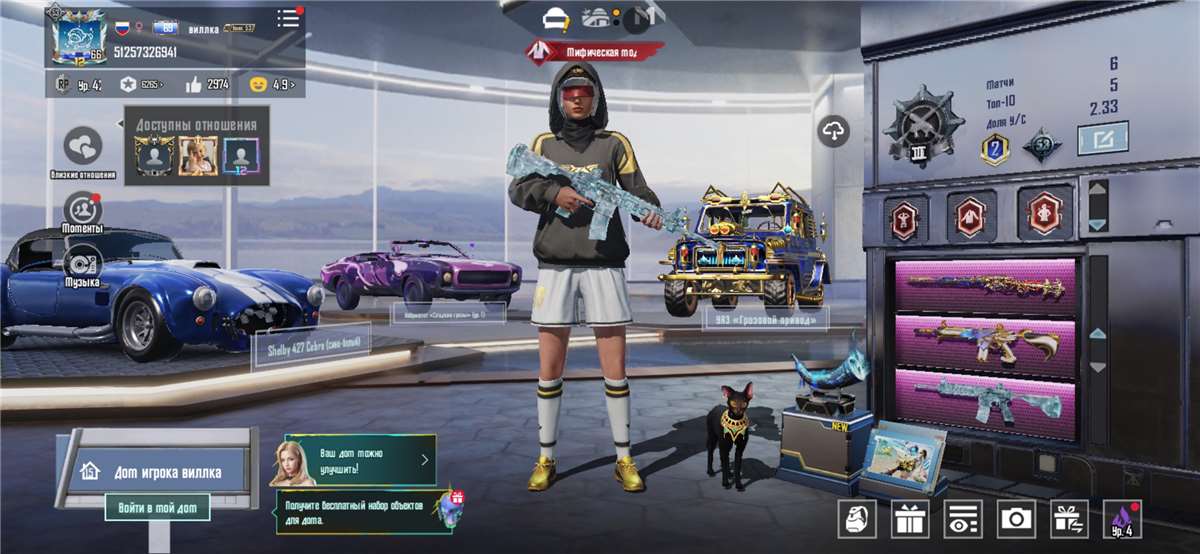Toggle the eye visibility list icon
The height and width of the screenshot is (554, 1200).
click(x=963, y=518)
